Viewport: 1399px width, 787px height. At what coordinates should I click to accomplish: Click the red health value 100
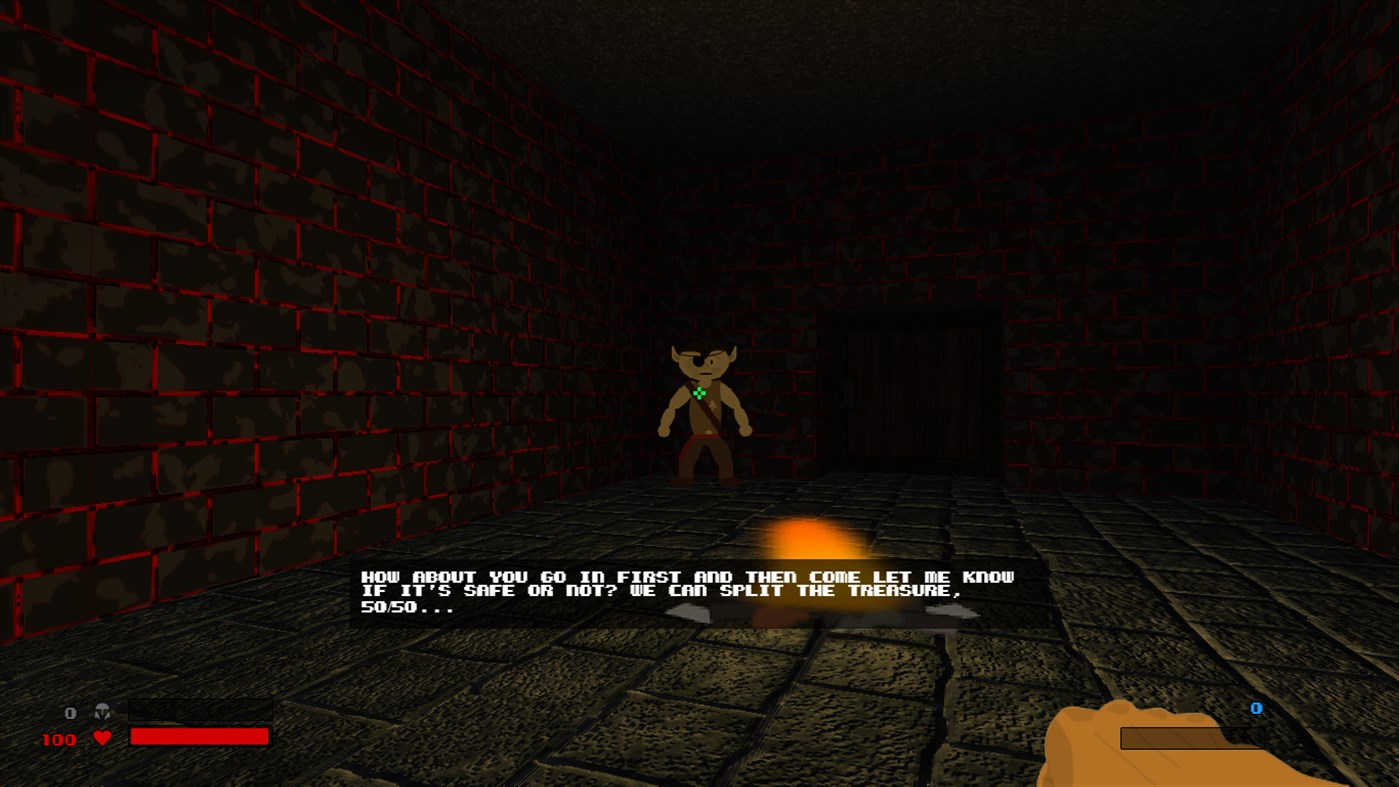(58, 739)
